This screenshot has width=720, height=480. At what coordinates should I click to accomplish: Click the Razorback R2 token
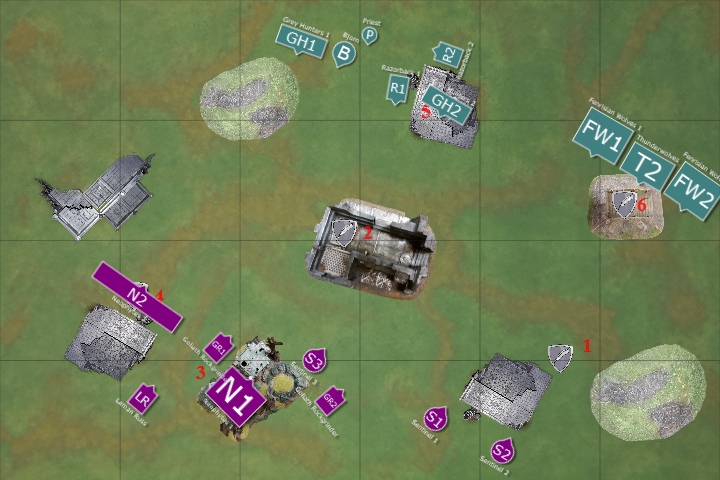click(x=448, y=55)
